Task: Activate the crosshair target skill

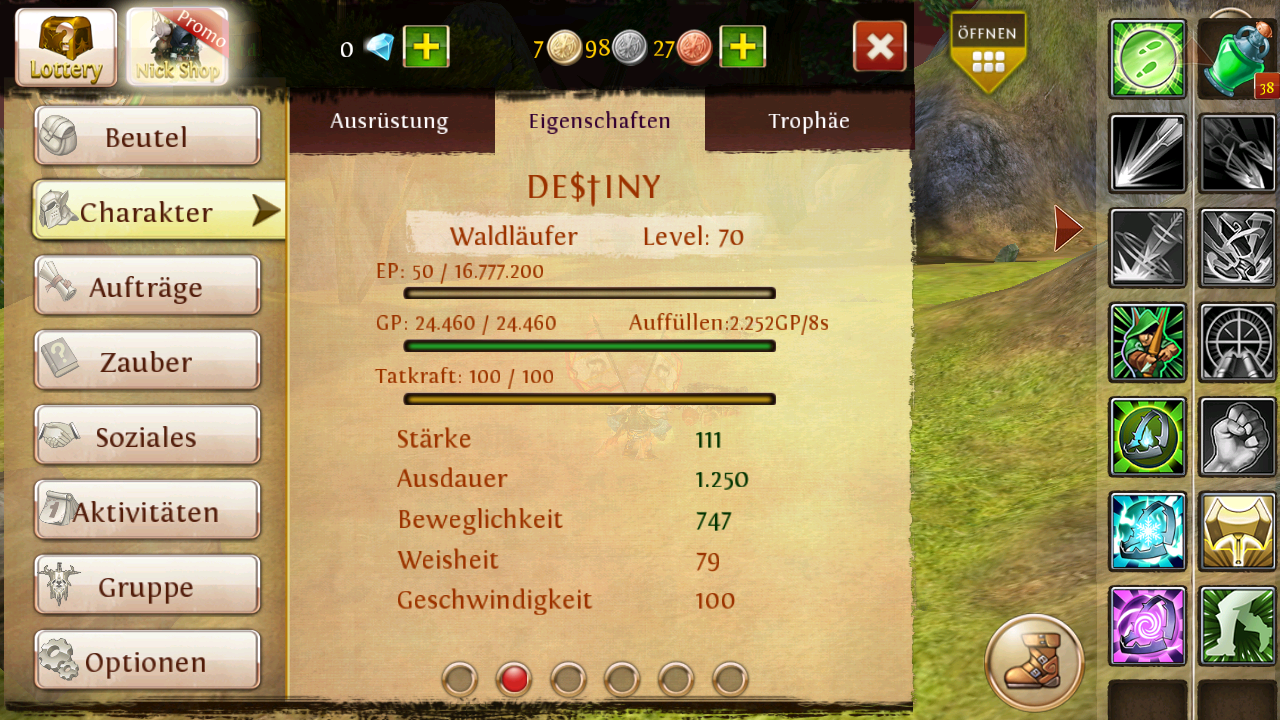Action: tap(1237, 343)
